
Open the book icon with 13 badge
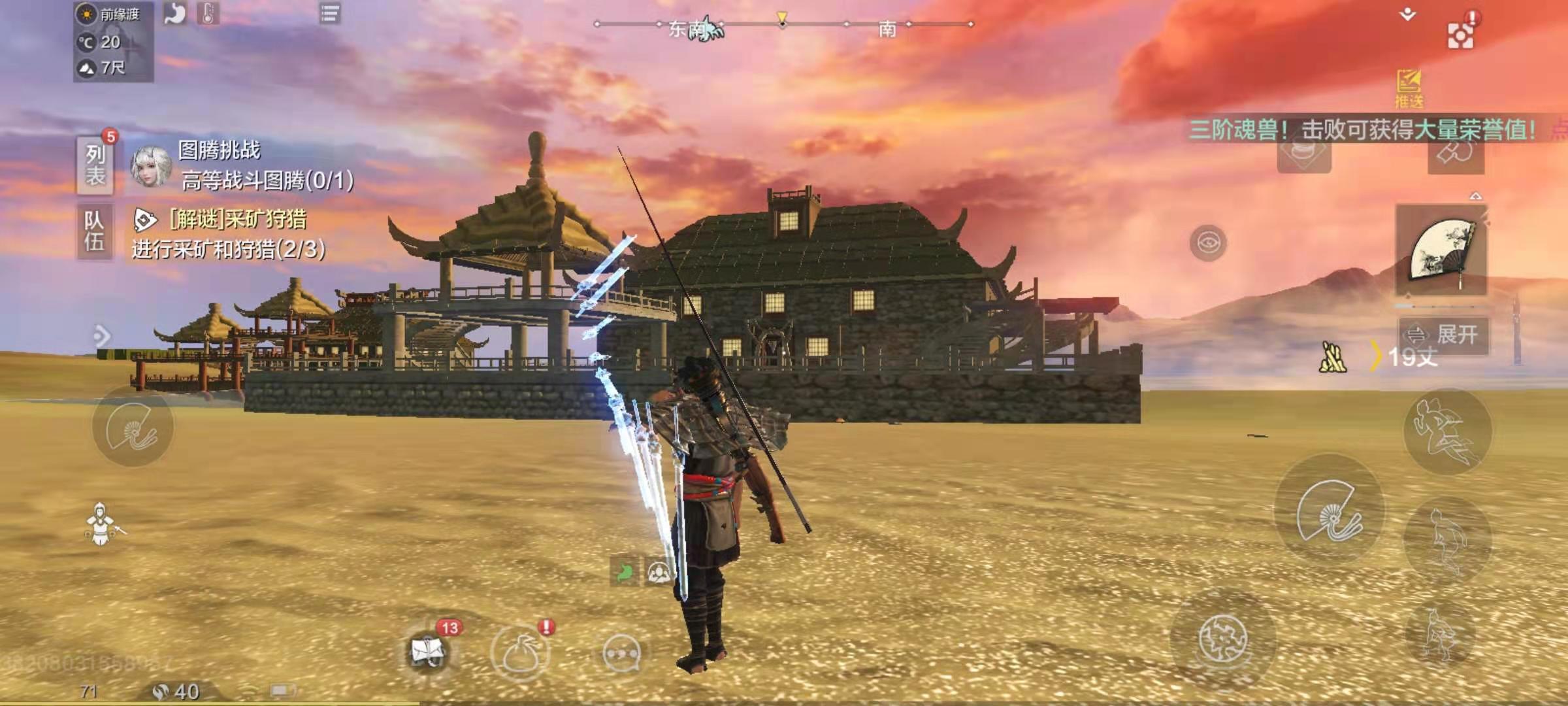428,651
